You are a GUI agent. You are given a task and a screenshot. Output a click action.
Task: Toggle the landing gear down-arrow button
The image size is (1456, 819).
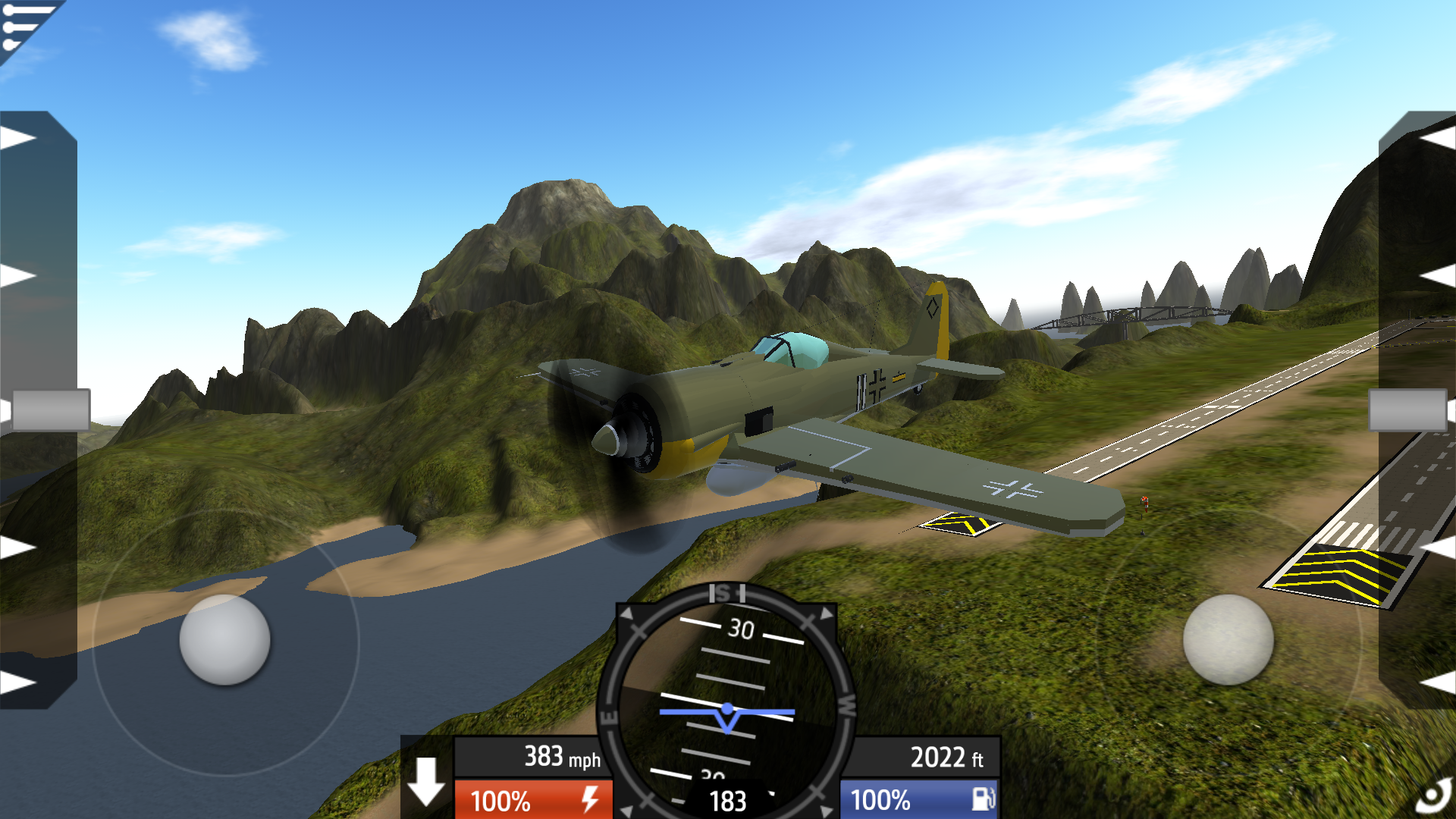click(x=426, y=781)
